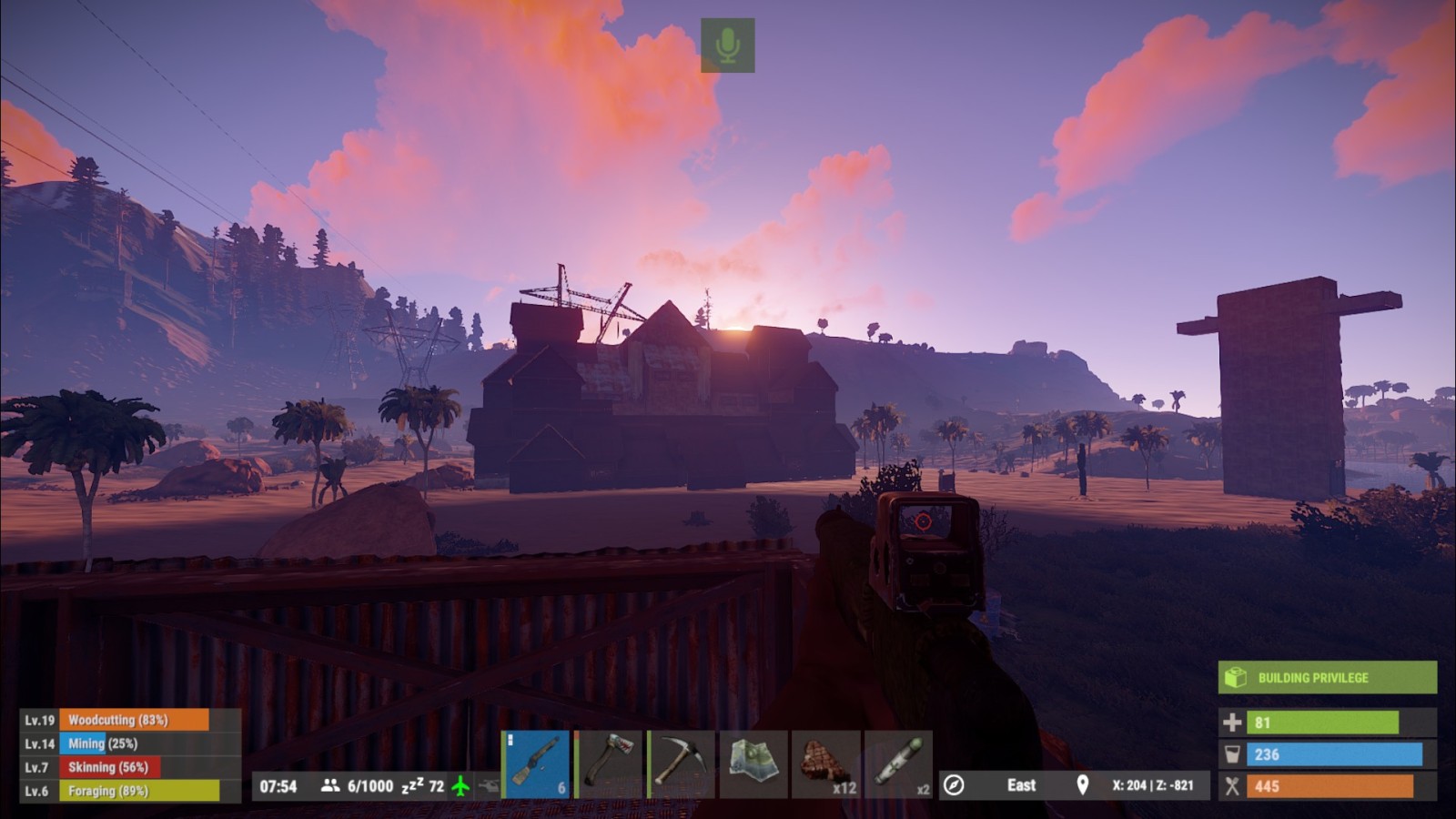Use the medical syringe hotbar slot
This screenshot has height=819, width=1456.
pyautogui.click(x=899, y=763)
